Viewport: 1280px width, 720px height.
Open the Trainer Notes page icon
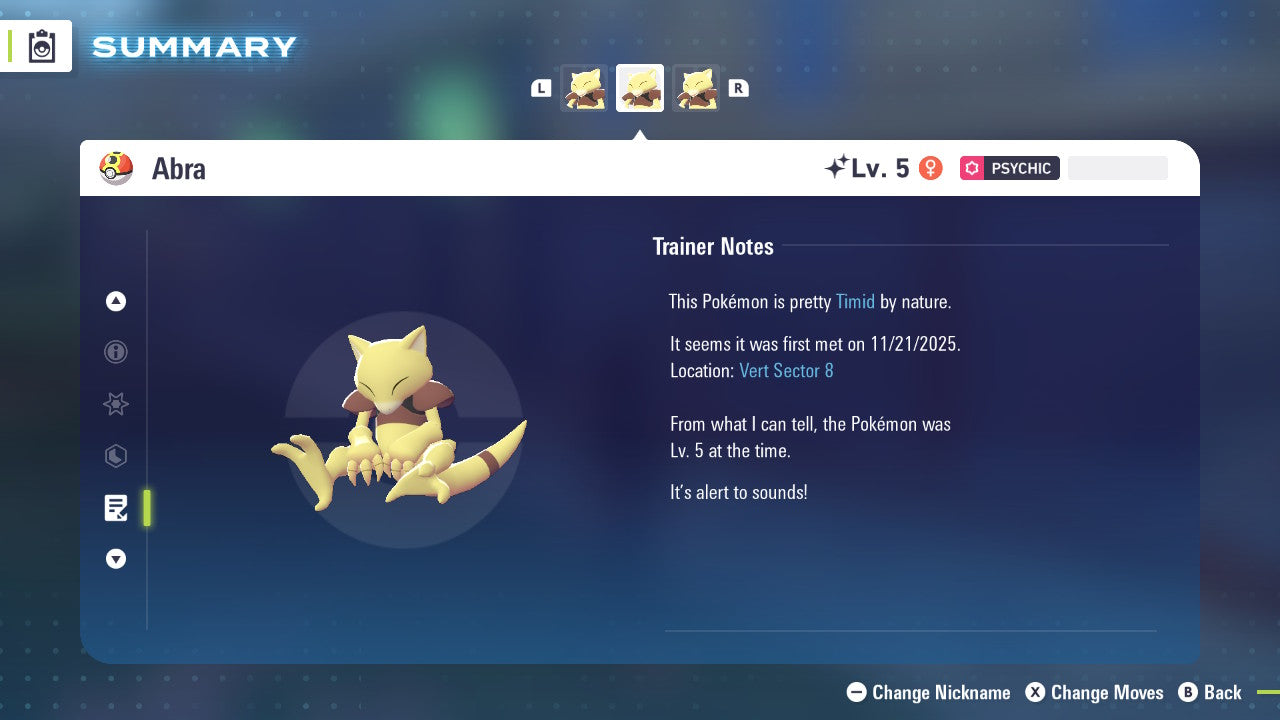tap(116, 507)
